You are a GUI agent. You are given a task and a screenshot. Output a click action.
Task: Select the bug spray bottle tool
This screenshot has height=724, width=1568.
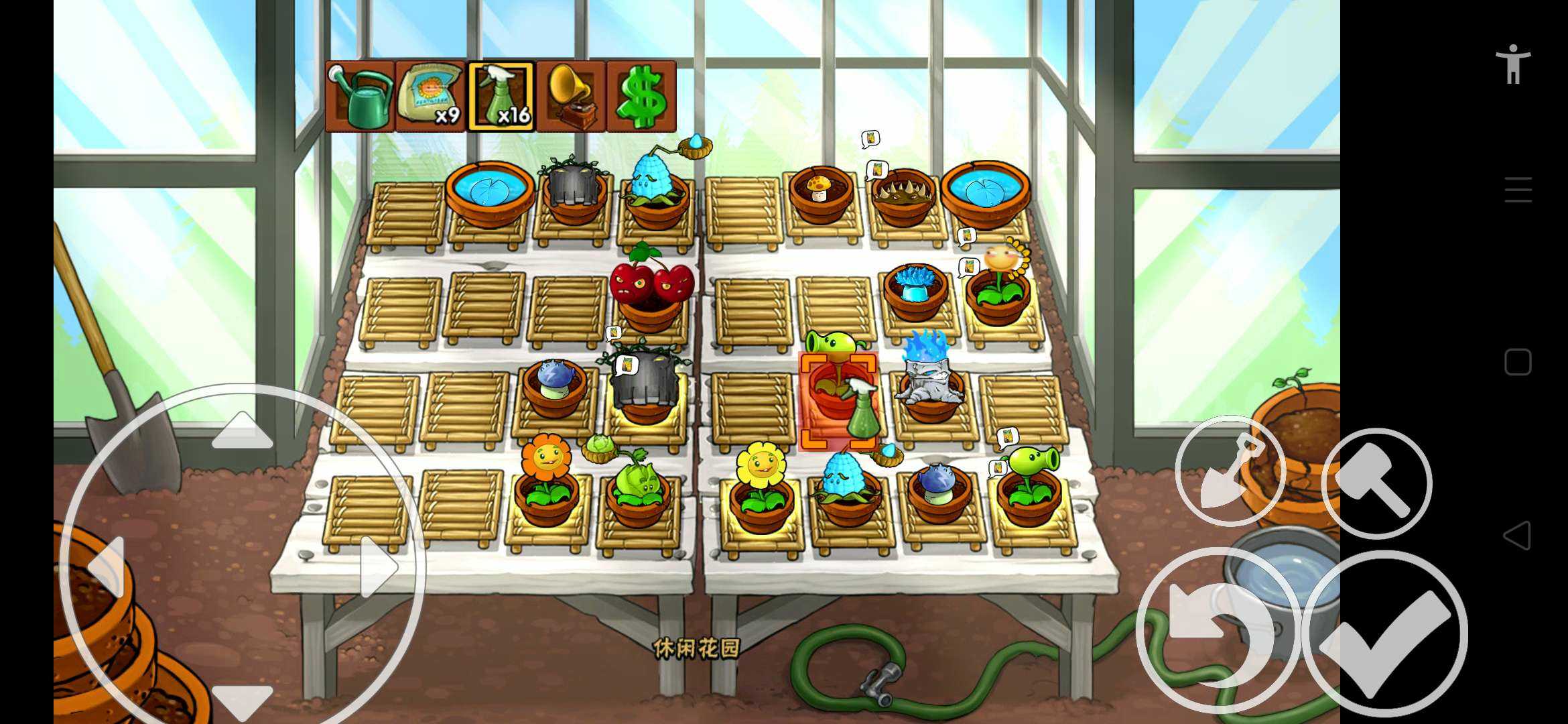tap(501, 97)
